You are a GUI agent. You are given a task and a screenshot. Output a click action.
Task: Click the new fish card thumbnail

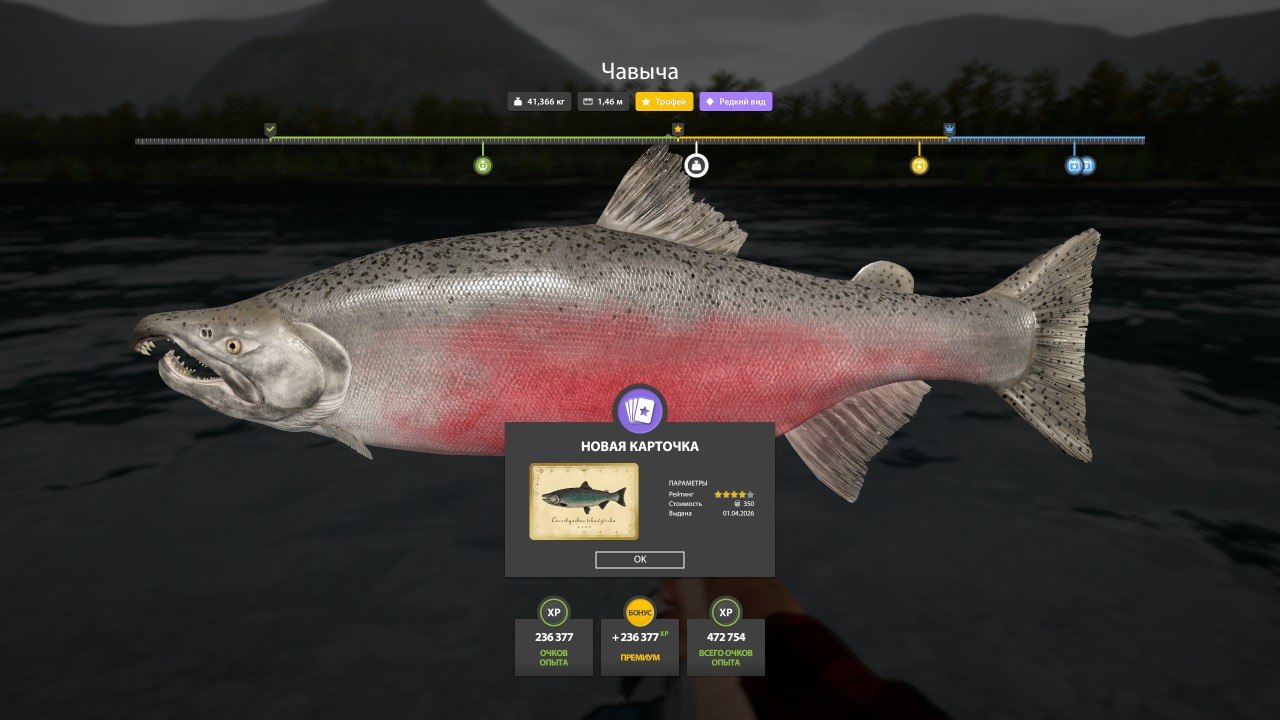tap(583, 501)
